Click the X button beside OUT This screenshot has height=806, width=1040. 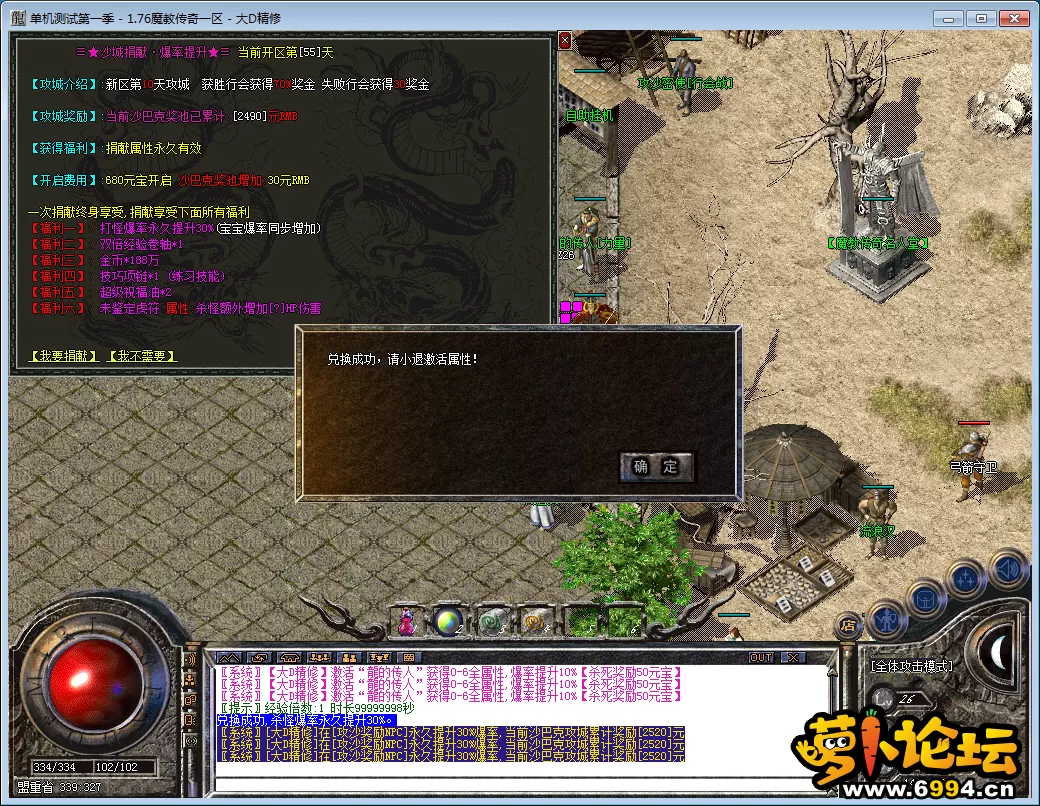point(792,657)
